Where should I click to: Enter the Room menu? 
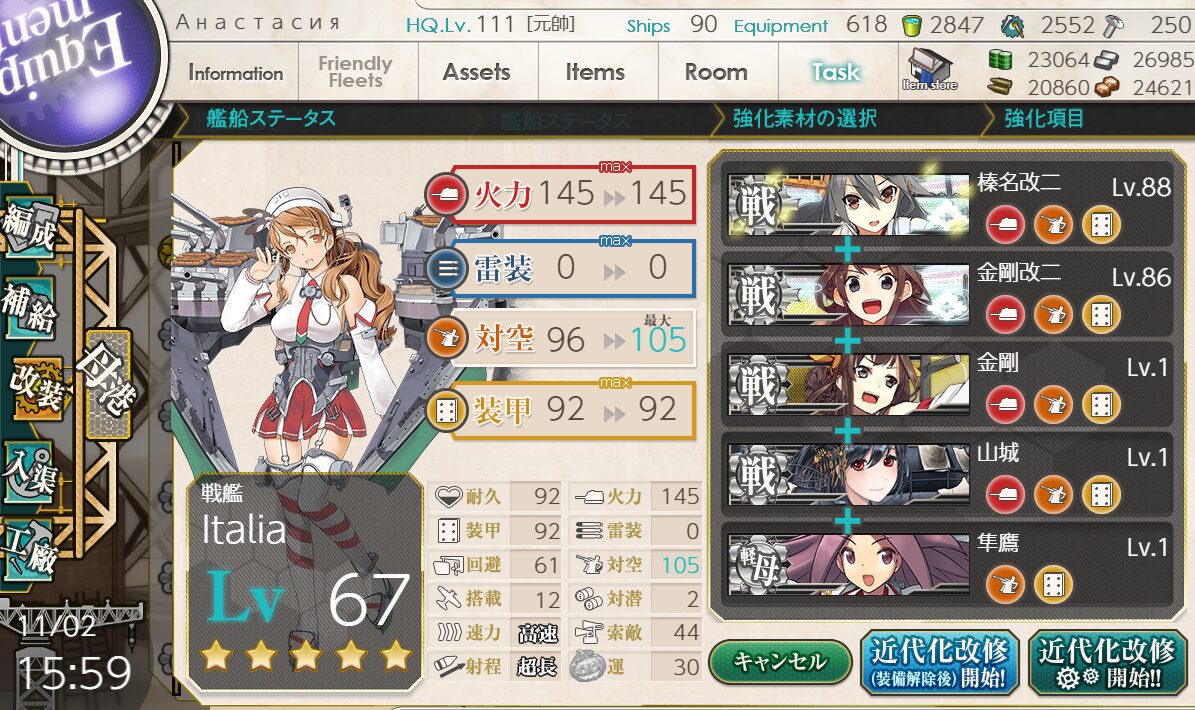point(715,72)
